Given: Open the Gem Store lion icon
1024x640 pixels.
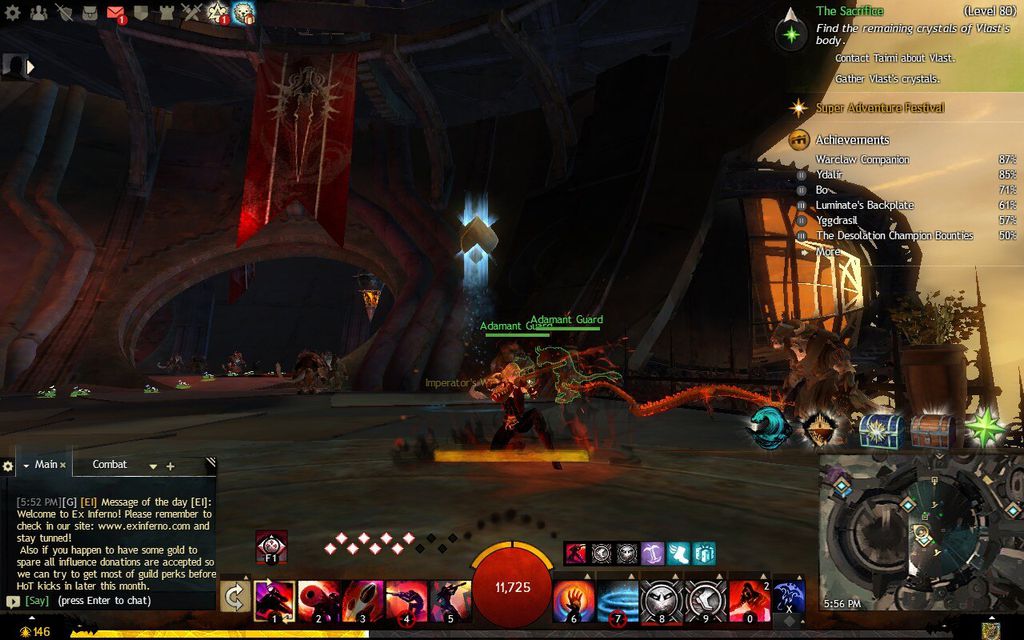Looking at the screenshot, I should [x=243, y=12].
